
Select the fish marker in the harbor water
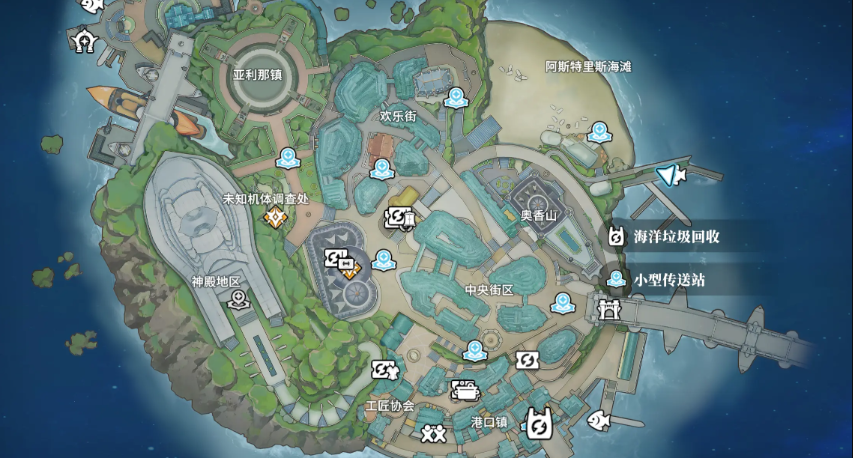(x=599, y=419)
